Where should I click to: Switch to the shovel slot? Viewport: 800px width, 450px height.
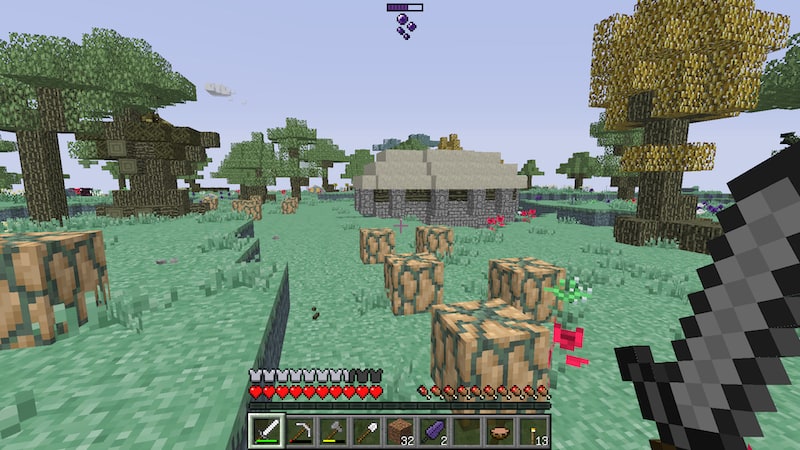tap(366, 432)
